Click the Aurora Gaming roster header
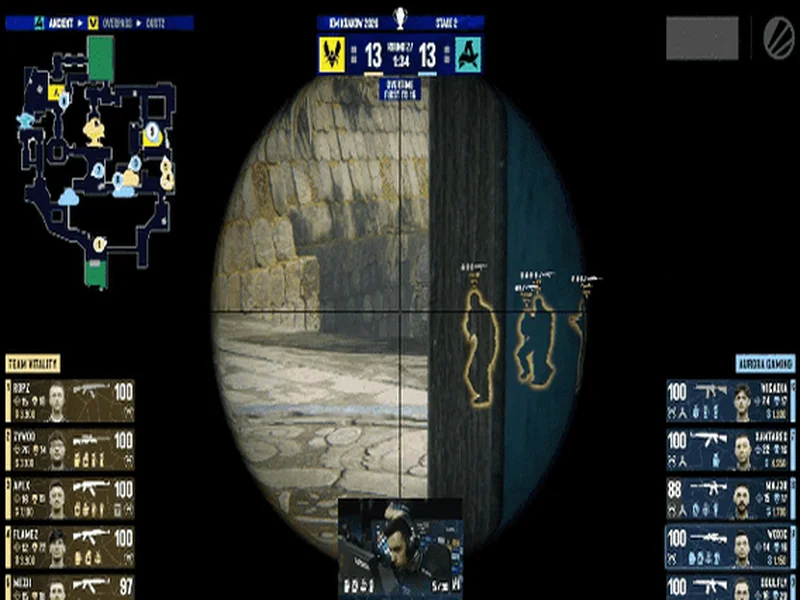 pos(765,363)
